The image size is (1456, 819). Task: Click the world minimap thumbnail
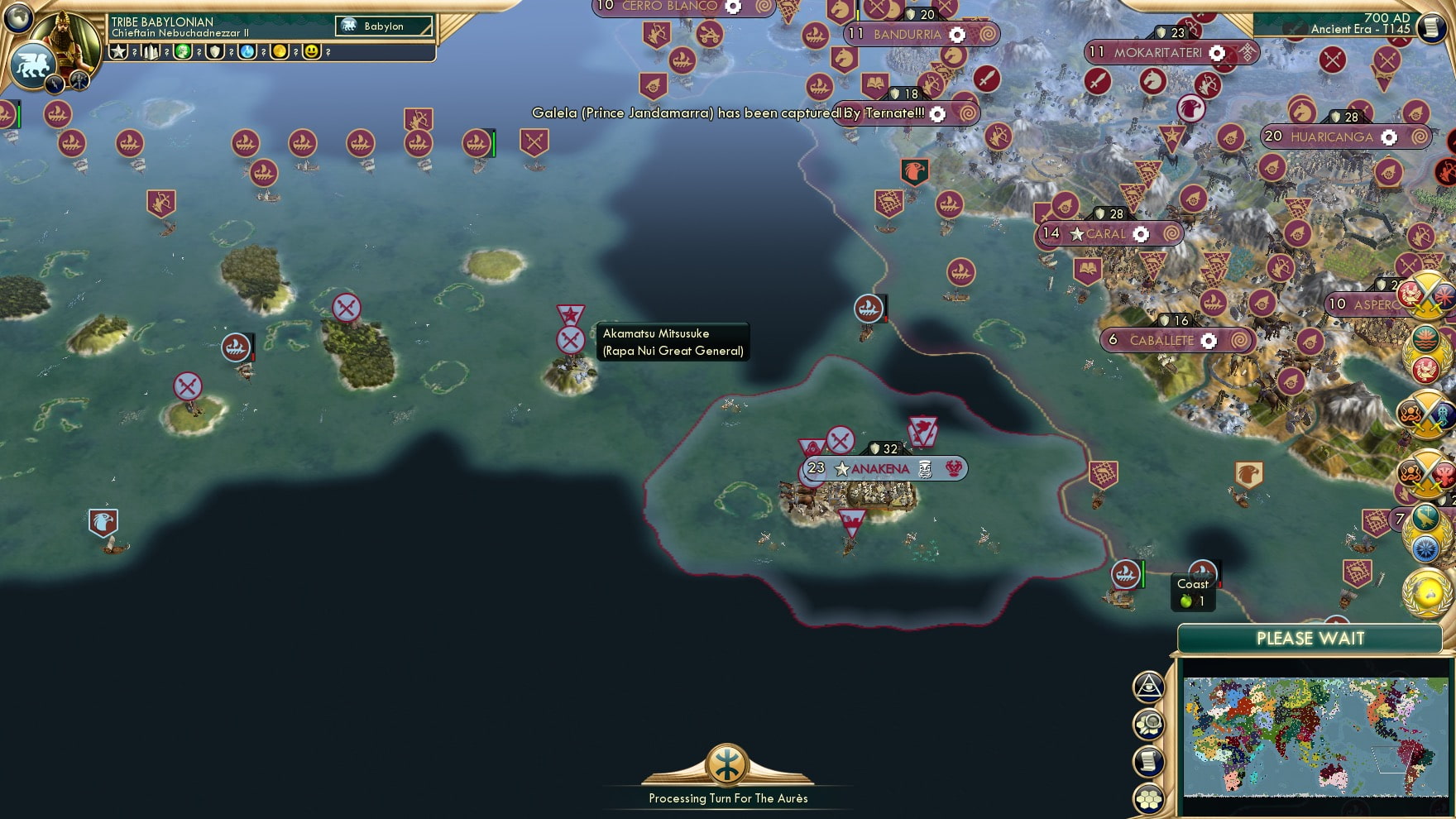pyautogui.click(x=1315, y=728)
